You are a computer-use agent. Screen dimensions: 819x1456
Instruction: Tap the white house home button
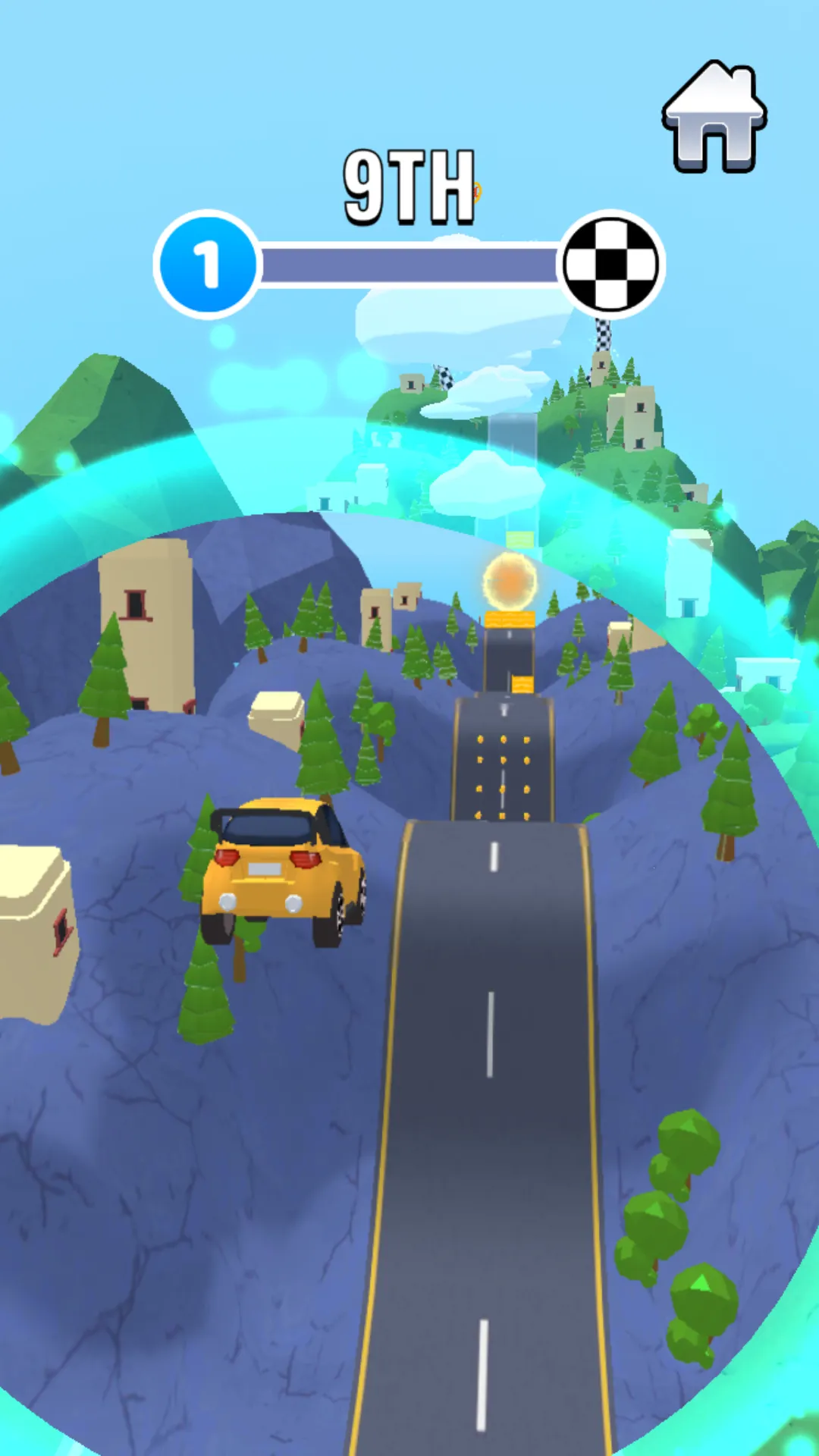coord(714,116)
